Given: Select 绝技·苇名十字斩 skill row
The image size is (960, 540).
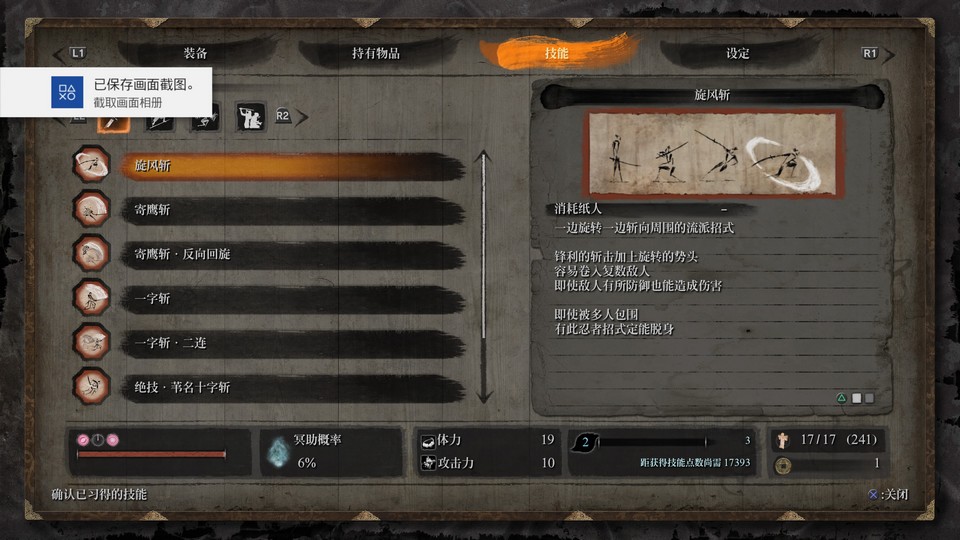Looking at the screenshot, I should click(290, 386).
